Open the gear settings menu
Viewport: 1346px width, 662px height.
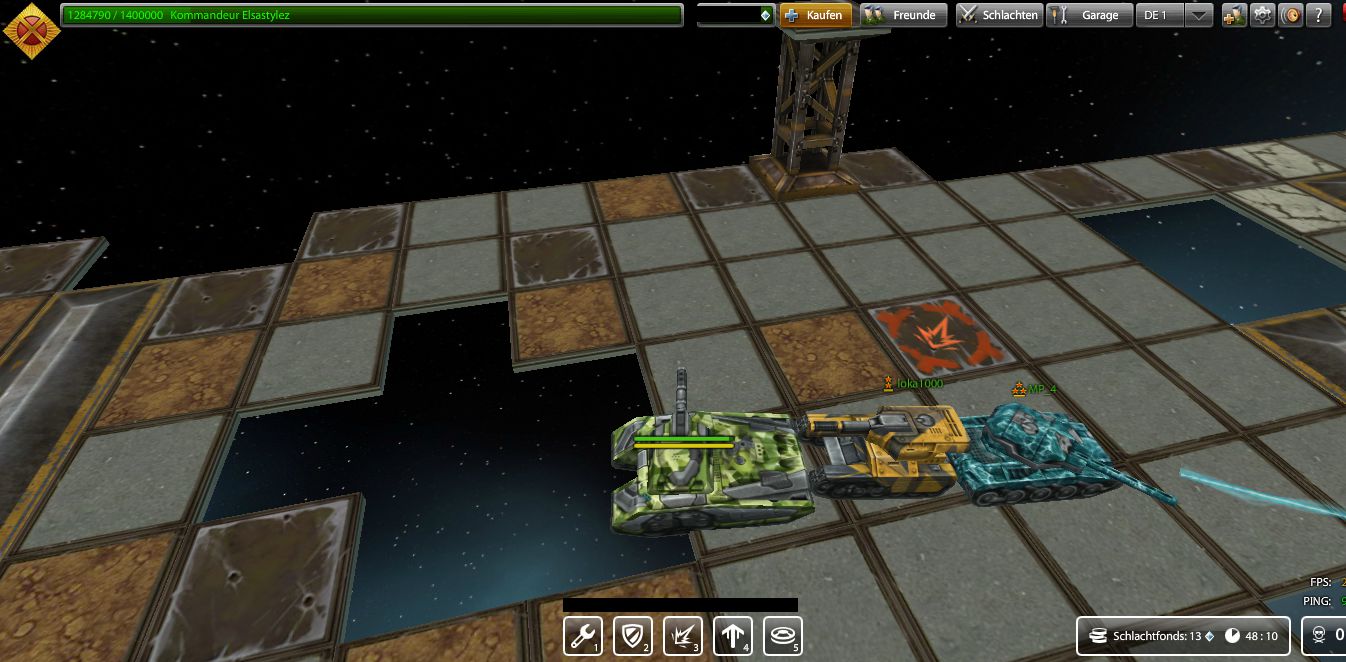tap(1263, 15)
